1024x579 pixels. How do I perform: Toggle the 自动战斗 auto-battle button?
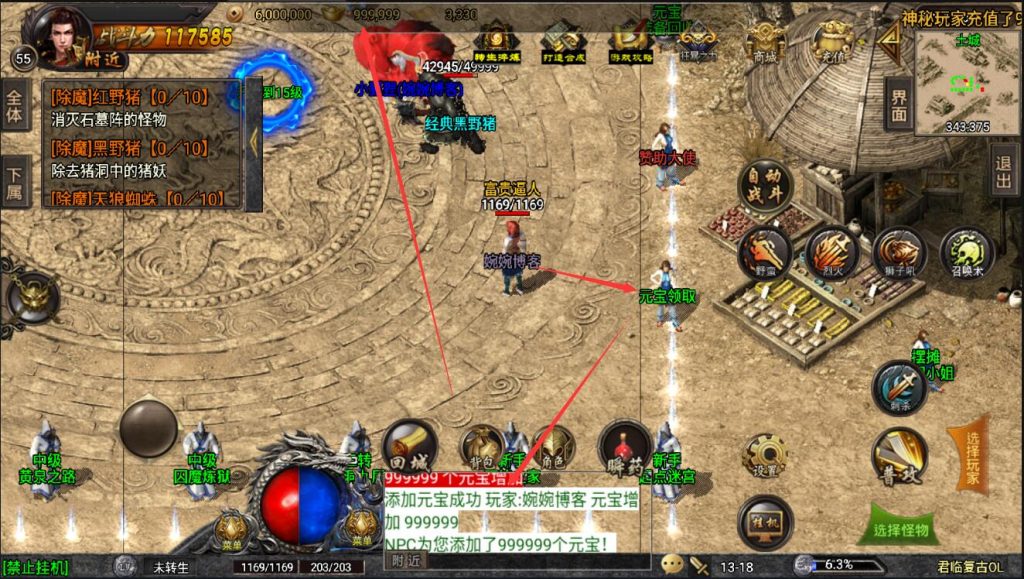point(765,187)
